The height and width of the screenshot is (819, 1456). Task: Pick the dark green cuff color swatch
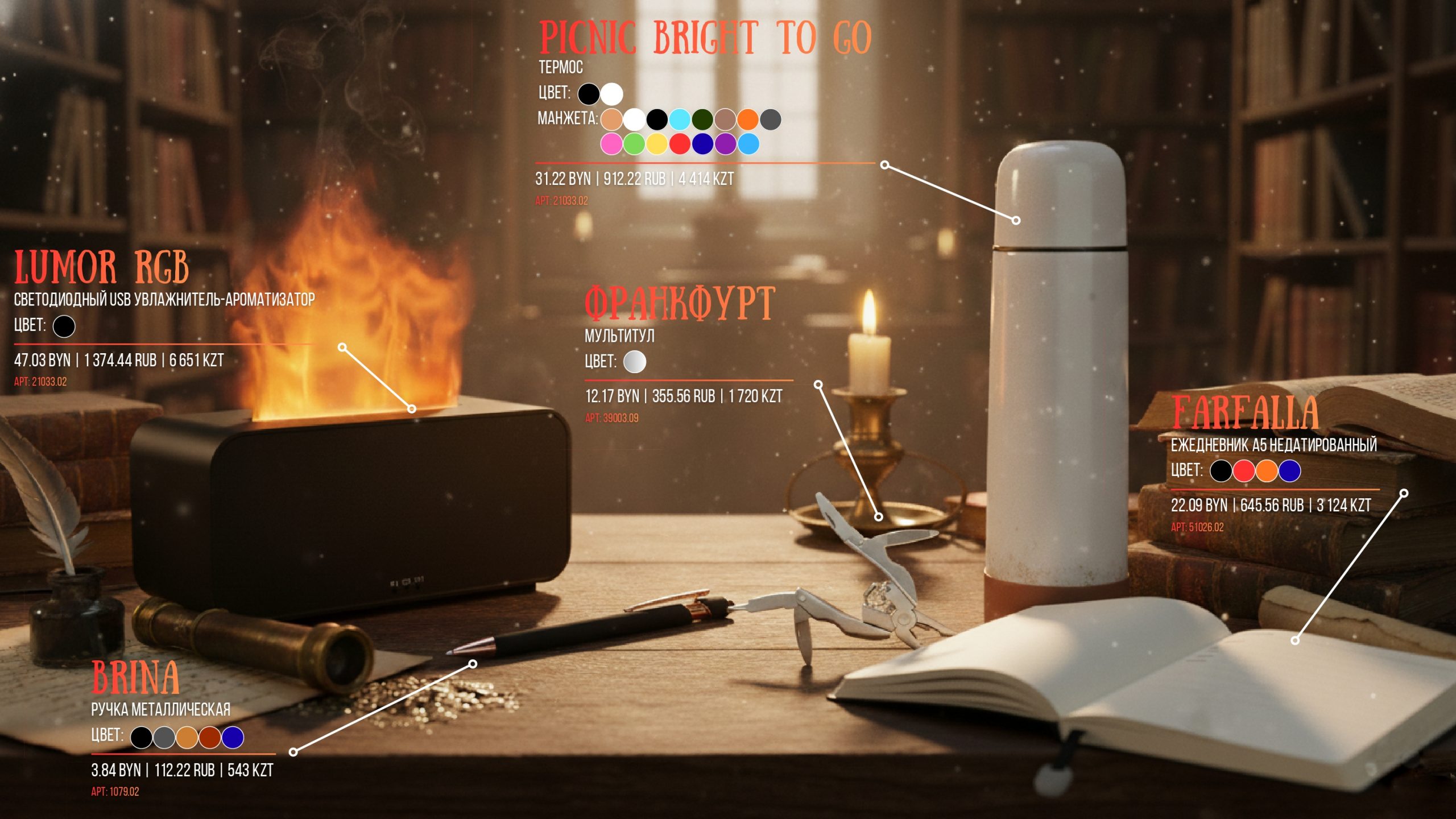pos(702,119)
